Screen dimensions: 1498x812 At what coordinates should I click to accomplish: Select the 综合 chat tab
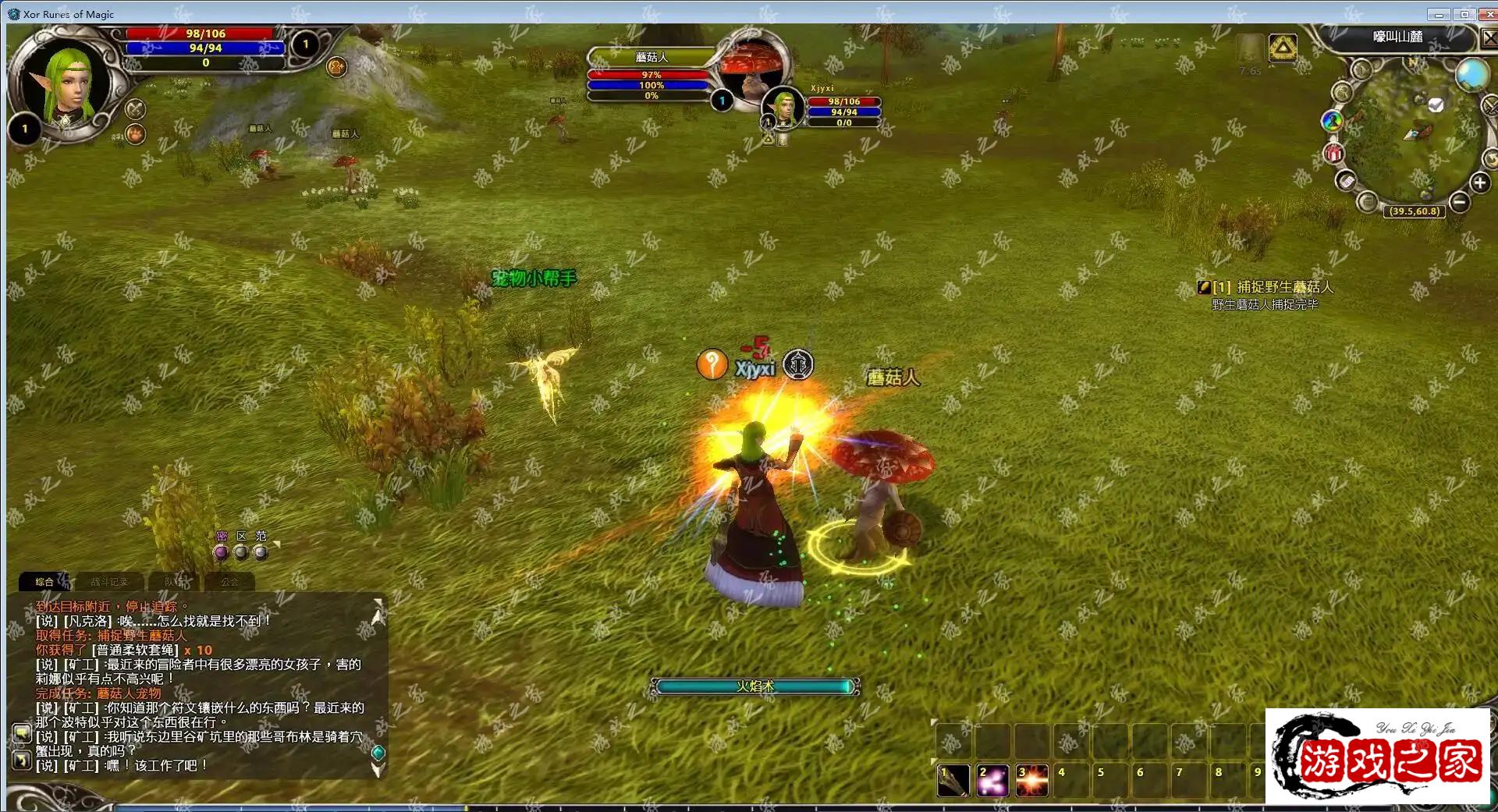tap(44, 581)
